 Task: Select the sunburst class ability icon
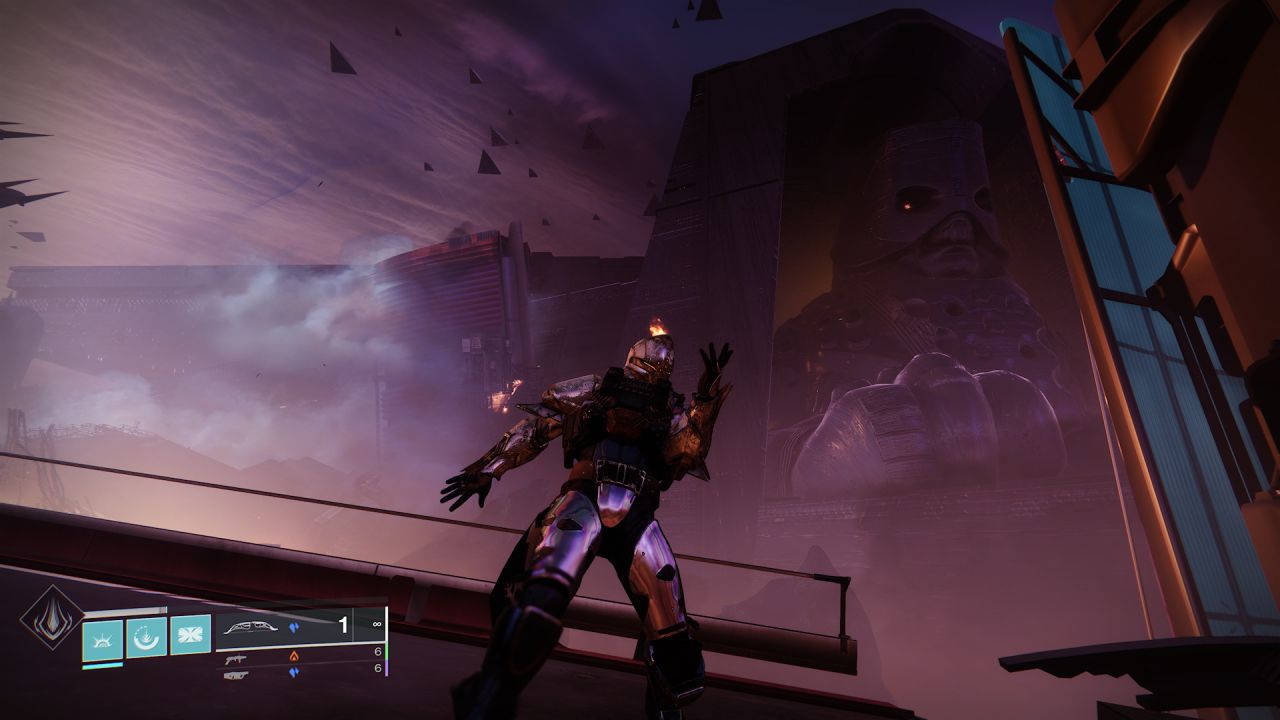coord(102,639)
